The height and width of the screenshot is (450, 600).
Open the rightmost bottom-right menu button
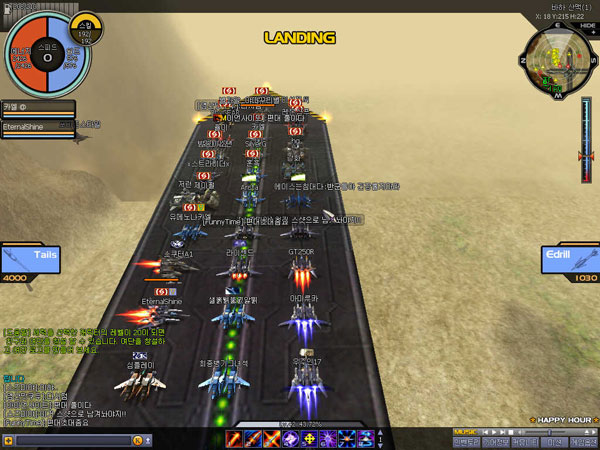click(584, 441)
